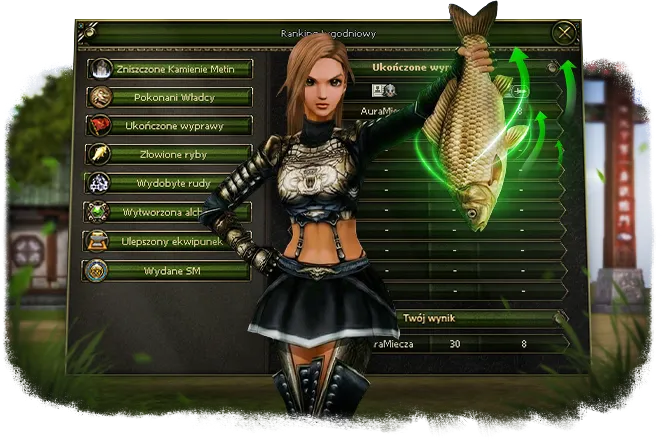This screenshot has width=662, height=440.
Task: Select Zniszczone Kamienie Metin category
Action: coord(168,68)
